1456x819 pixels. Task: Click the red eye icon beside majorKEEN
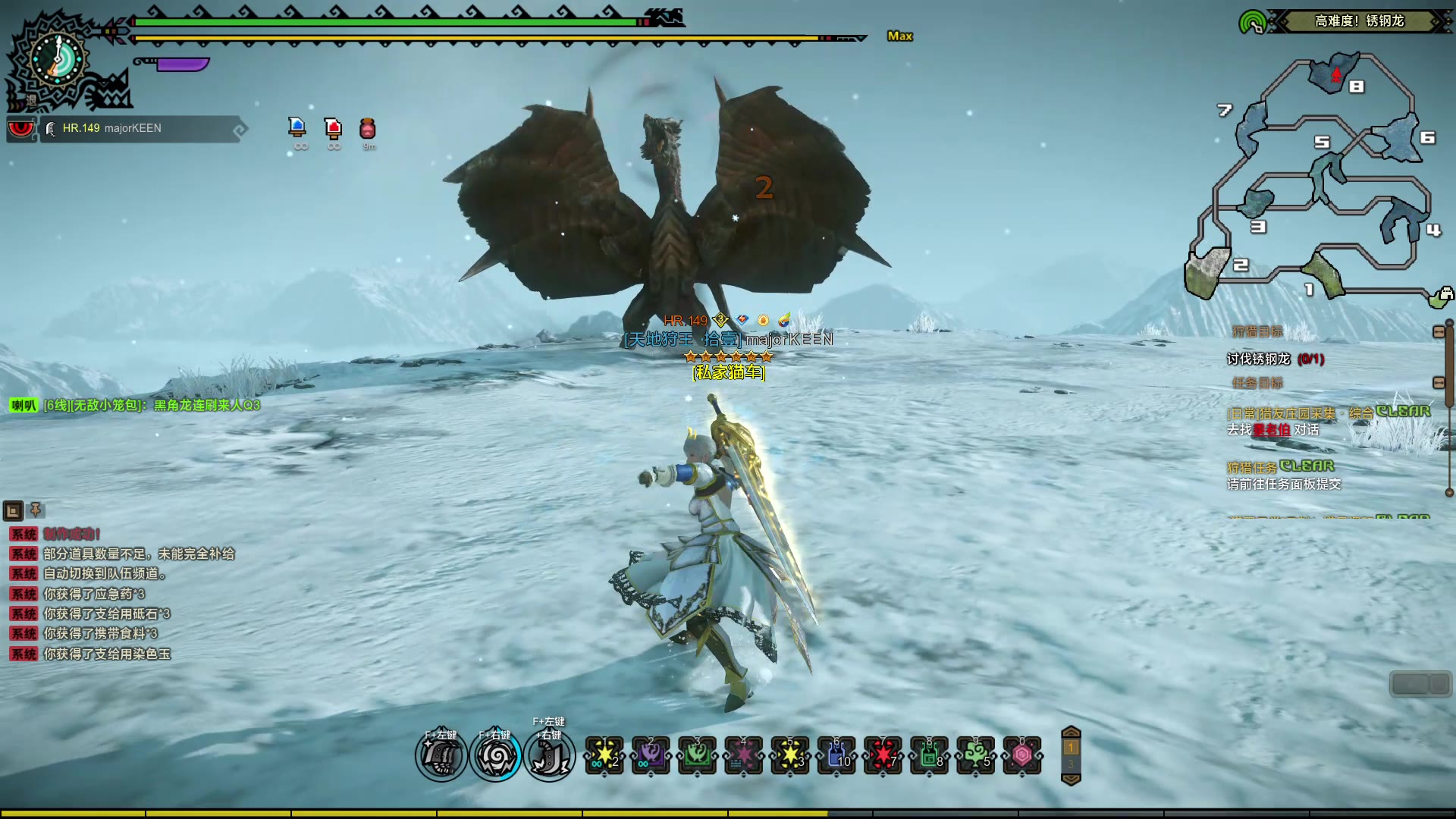click(20, 129)
